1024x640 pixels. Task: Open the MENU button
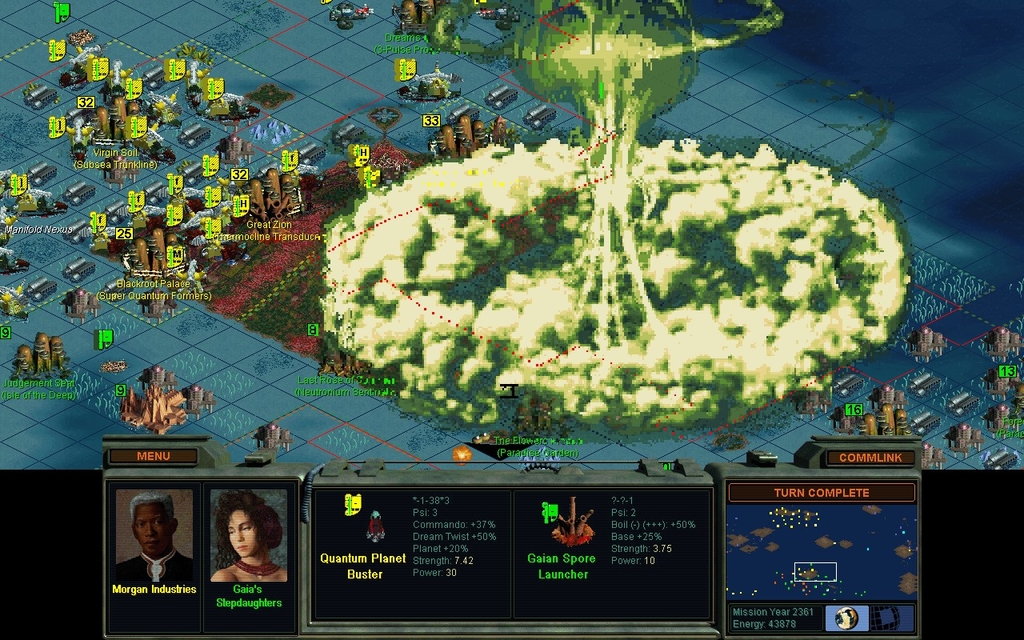tap(153, 456)
